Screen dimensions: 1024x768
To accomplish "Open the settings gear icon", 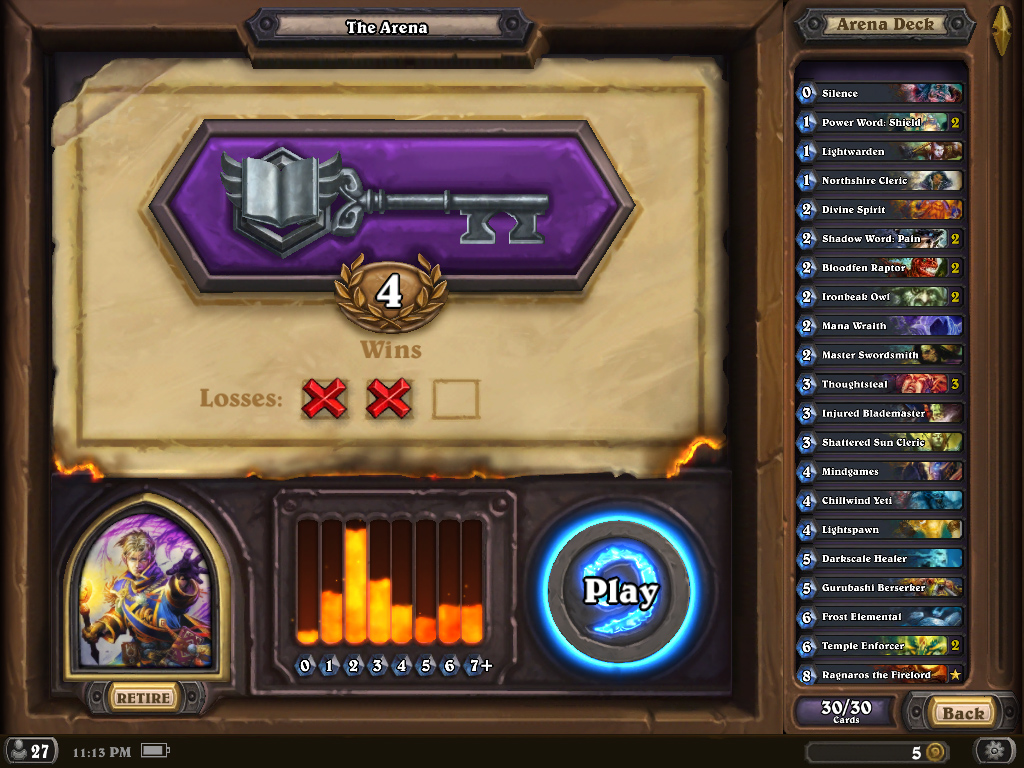I will click(994, 751).
